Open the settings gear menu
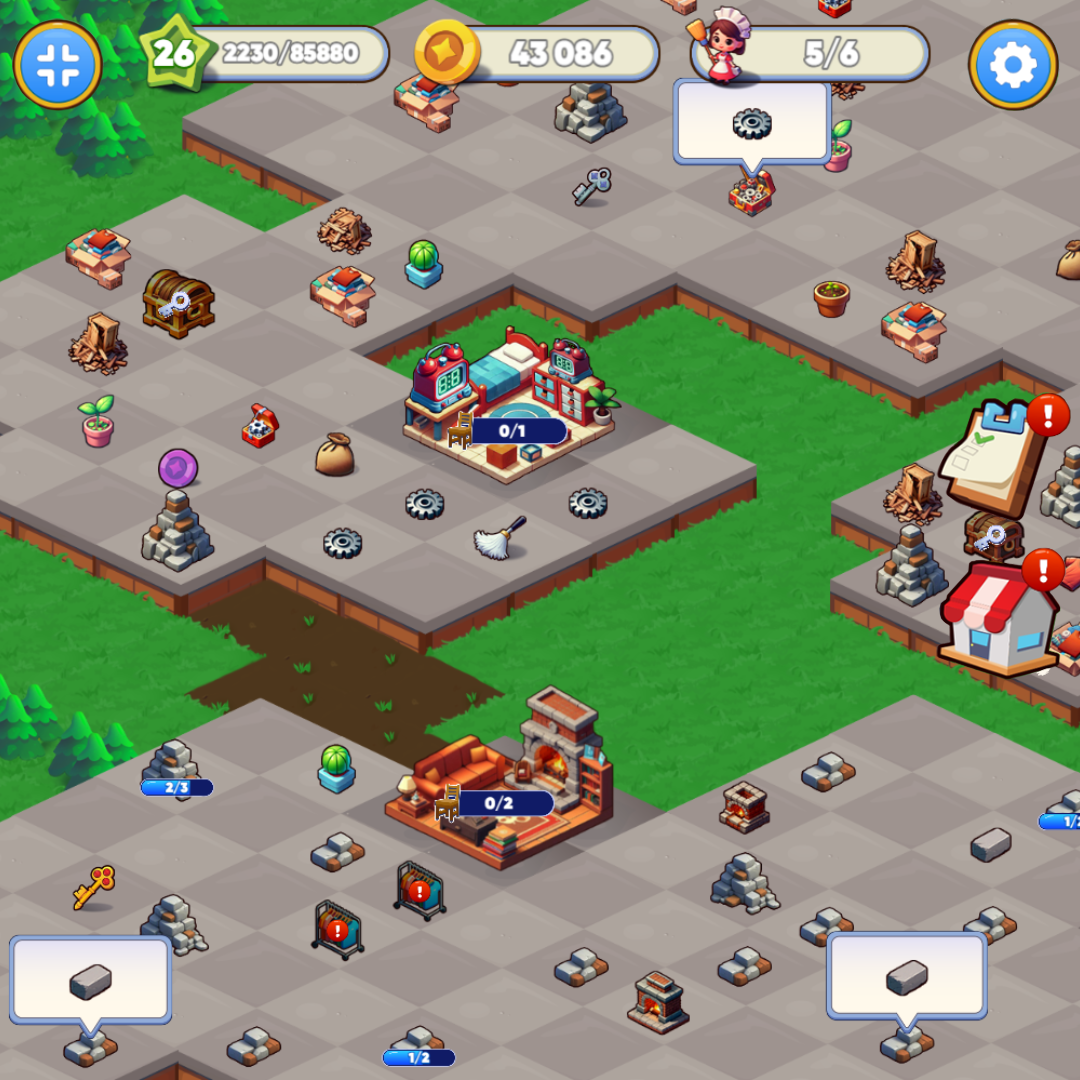 1013,65
